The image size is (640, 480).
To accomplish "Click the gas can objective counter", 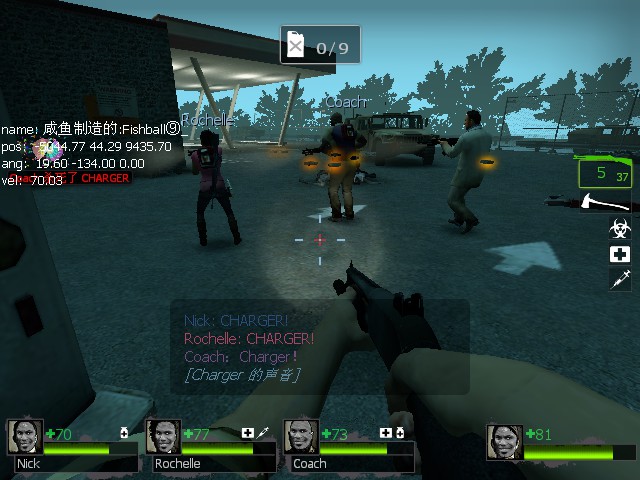I will click(319, 46).
